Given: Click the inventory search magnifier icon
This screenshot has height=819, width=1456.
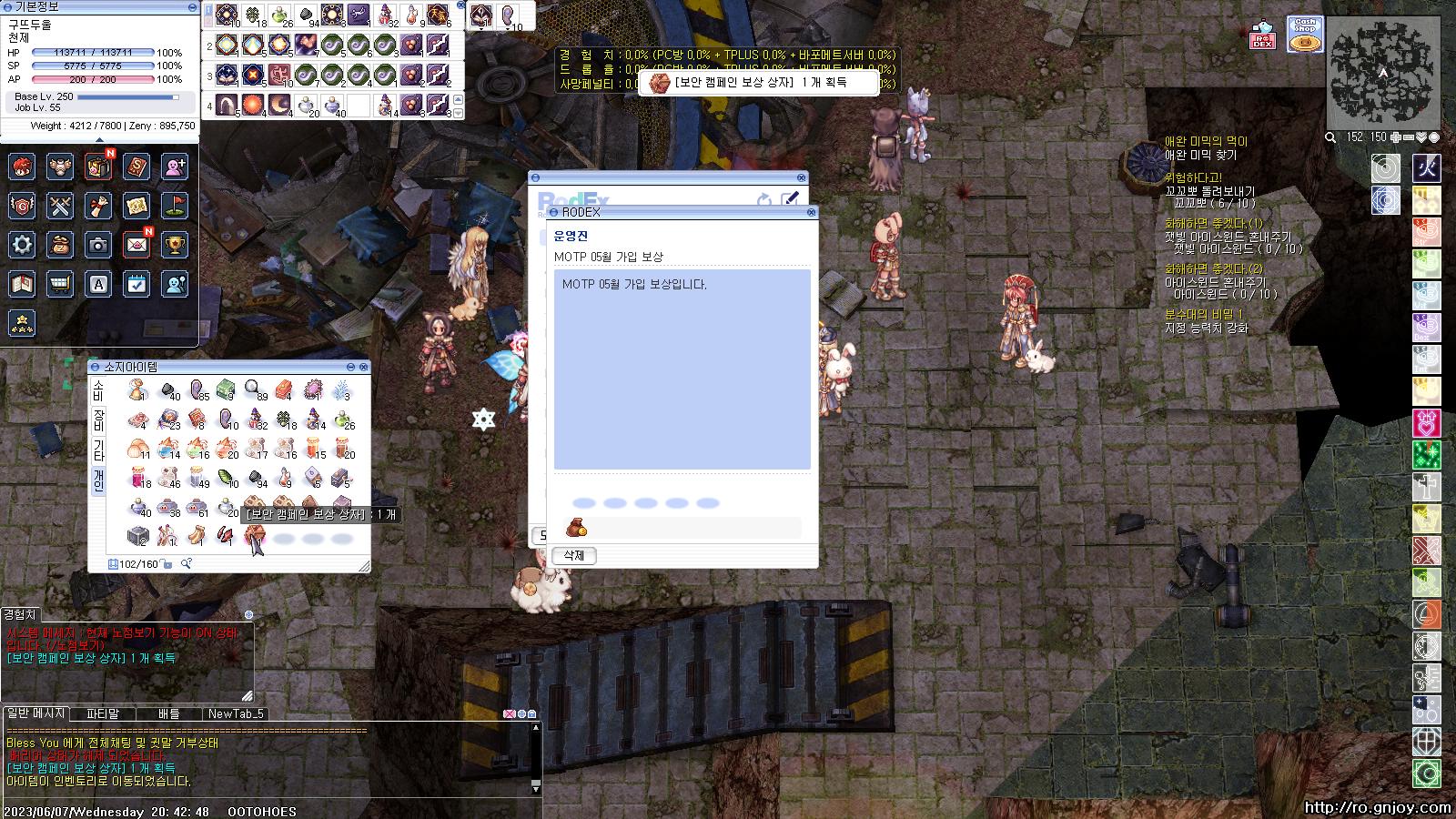Looking at the screenshot, I should pos(186,564).
